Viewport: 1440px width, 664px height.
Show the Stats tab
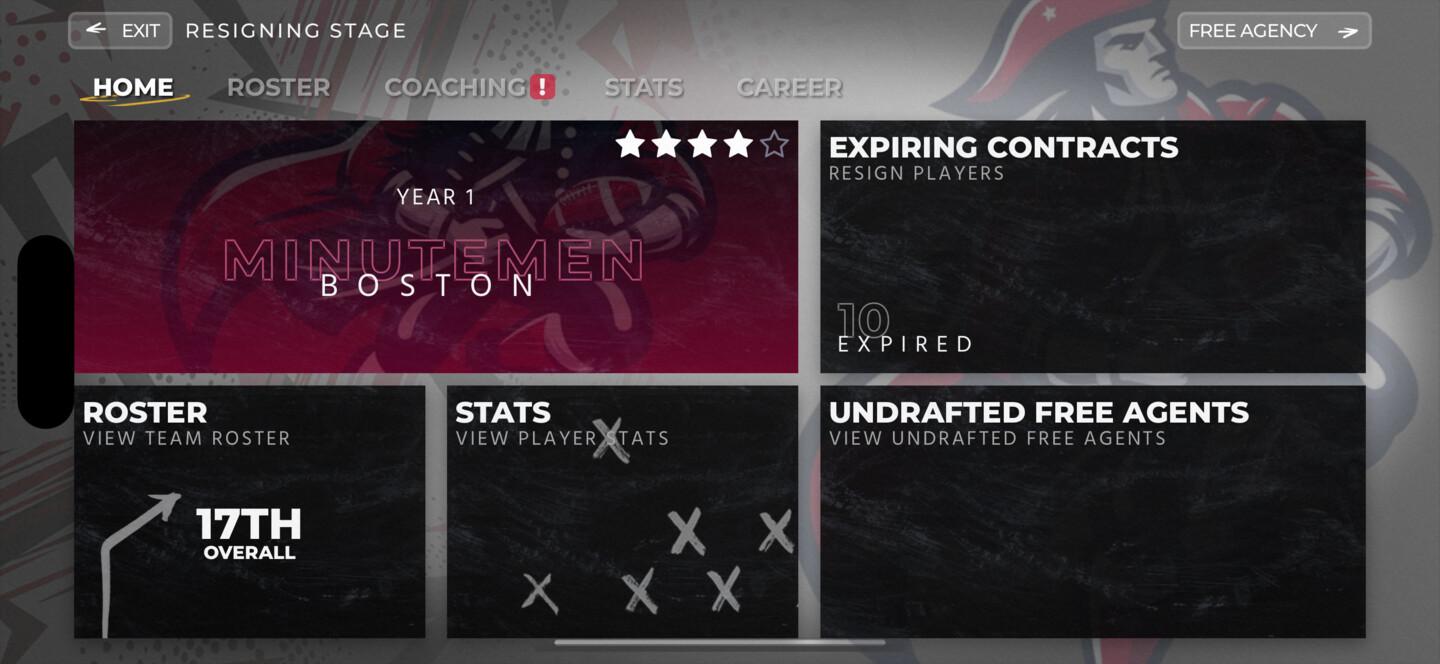(x=643, y=88)
